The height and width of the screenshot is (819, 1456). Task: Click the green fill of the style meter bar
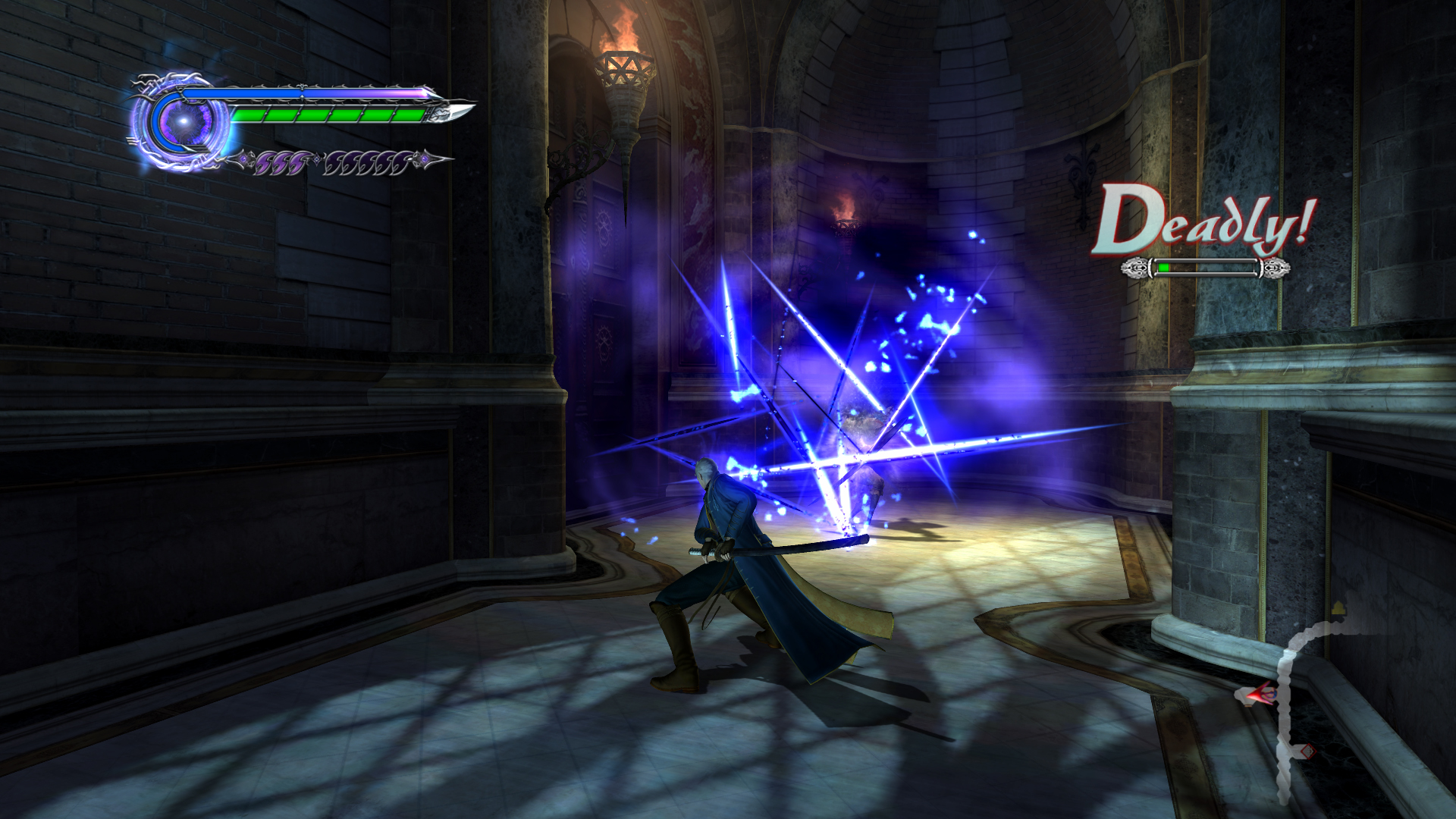click(1163, 267)
